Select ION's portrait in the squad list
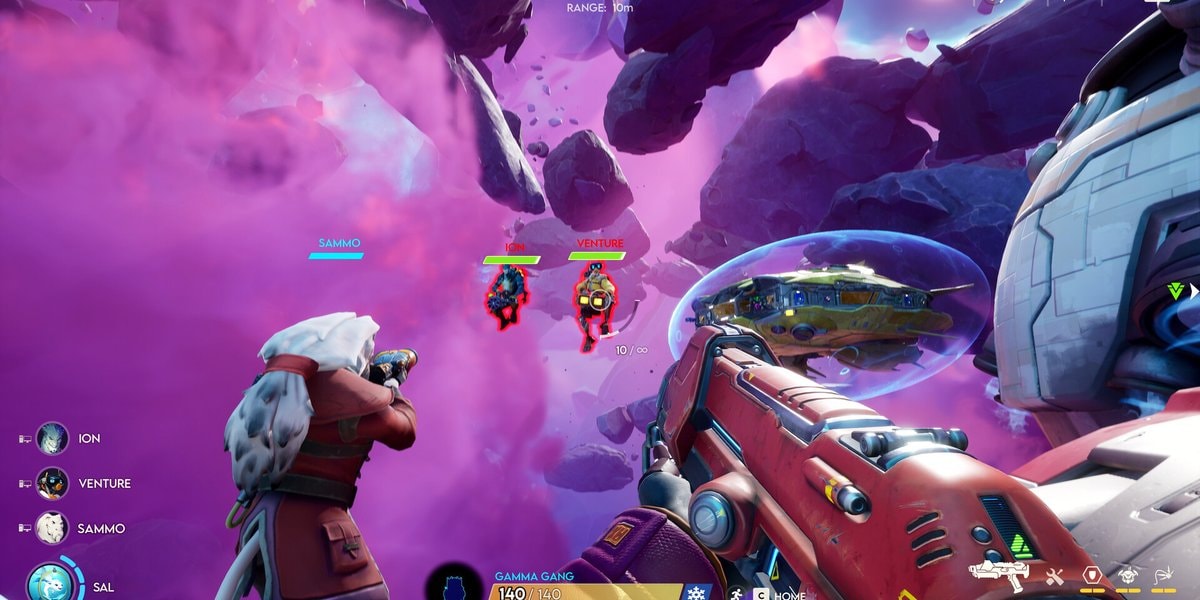Viewport: 1200px width, 600px height. tap(52, 438)
